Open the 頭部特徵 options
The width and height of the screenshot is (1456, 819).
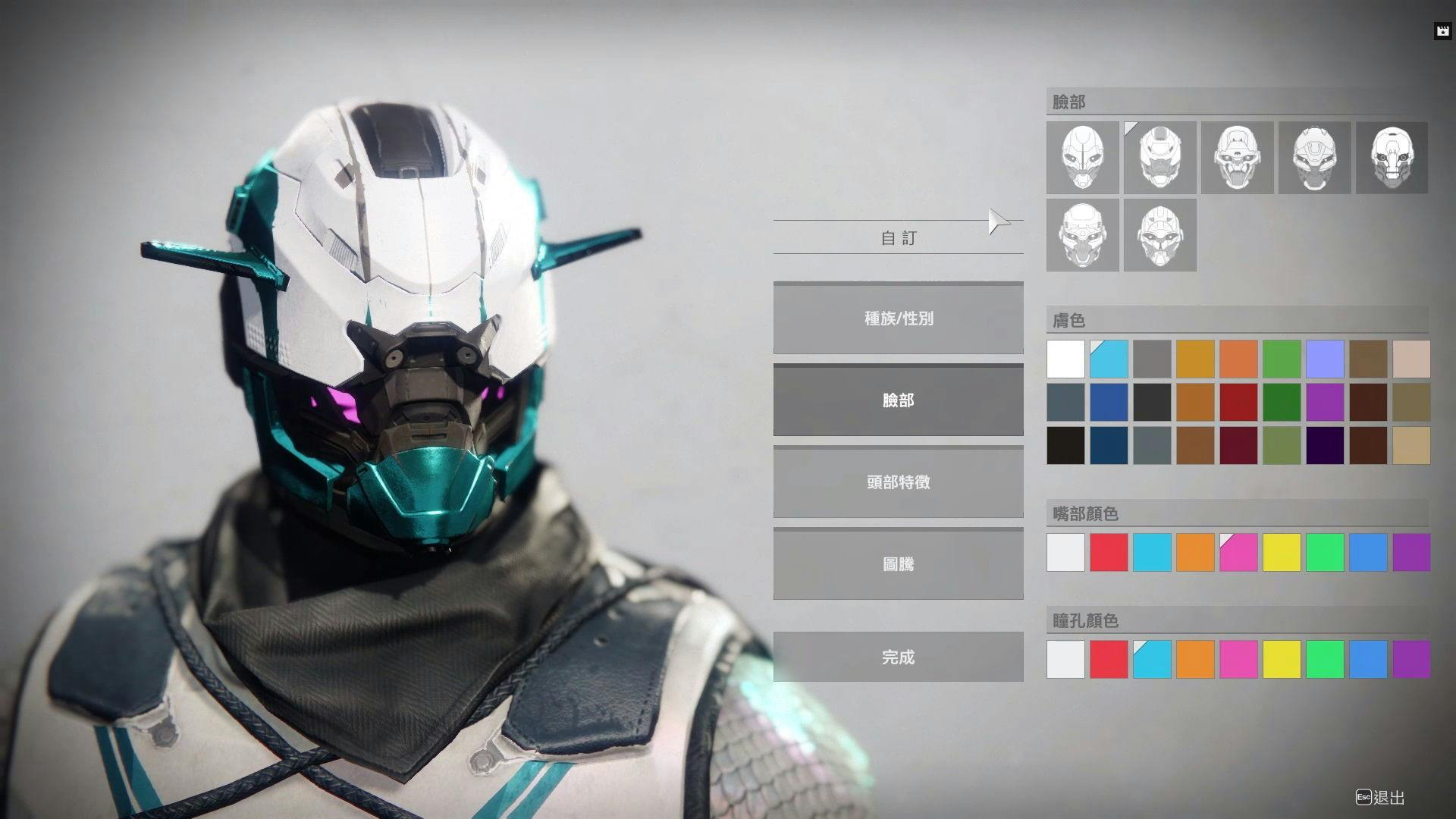coord(898,482)
